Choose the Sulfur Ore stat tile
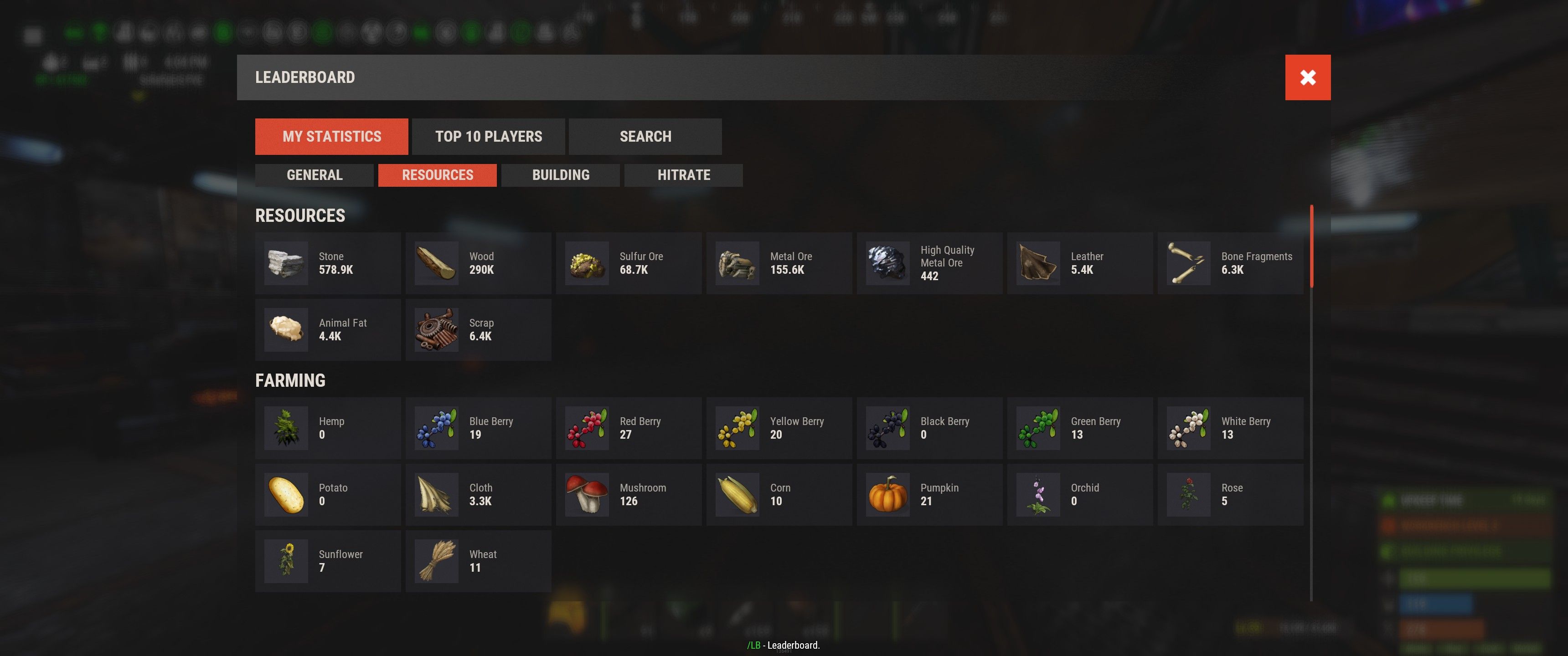Screen dimensions: 1568x656 pos(629,263)
